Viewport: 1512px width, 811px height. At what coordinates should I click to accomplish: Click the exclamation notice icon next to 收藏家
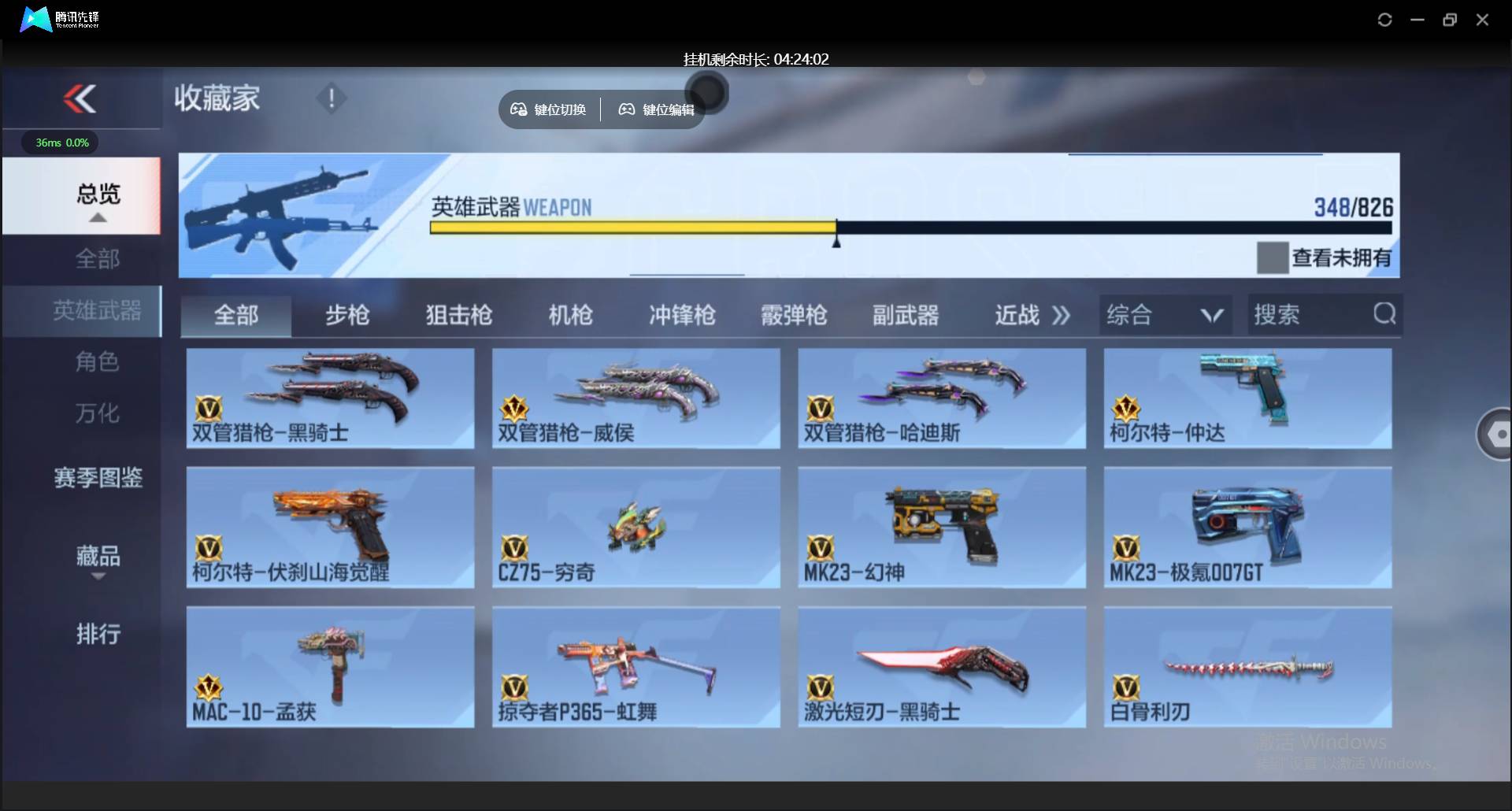click(331, 98)
